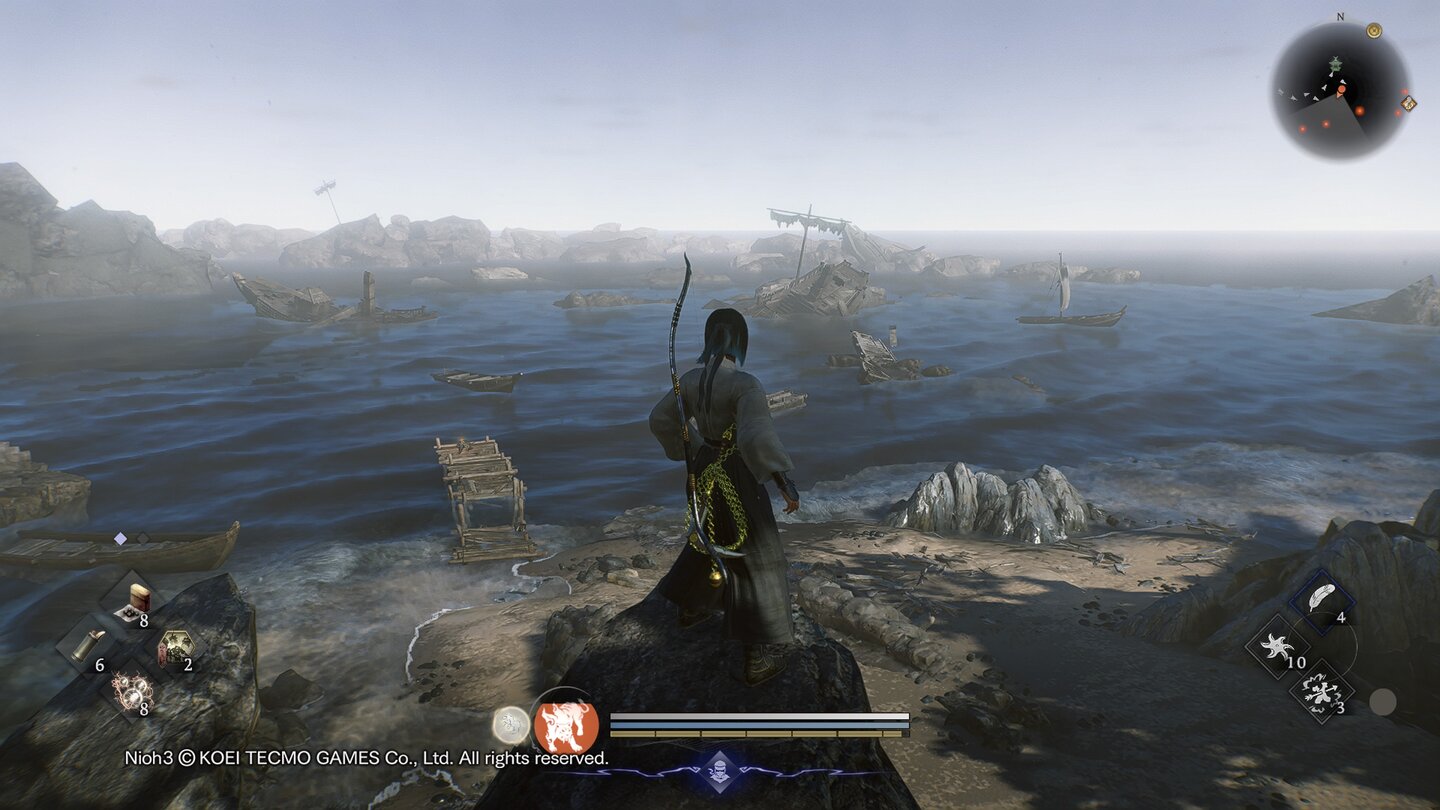Open the circular minimap radar
Screen dimensions: 1440x810
coord(1340,91)
